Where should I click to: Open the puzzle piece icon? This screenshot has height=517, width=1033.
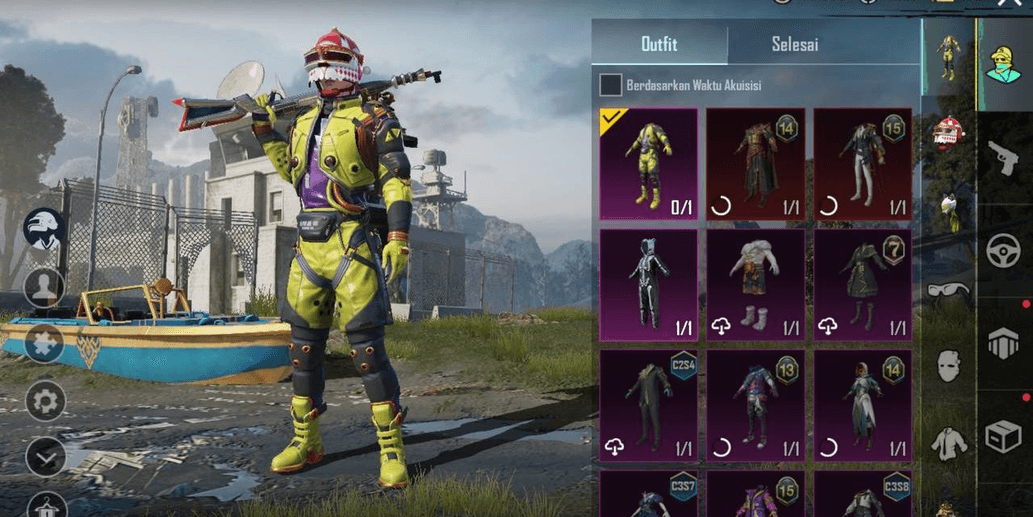(45, 343)
